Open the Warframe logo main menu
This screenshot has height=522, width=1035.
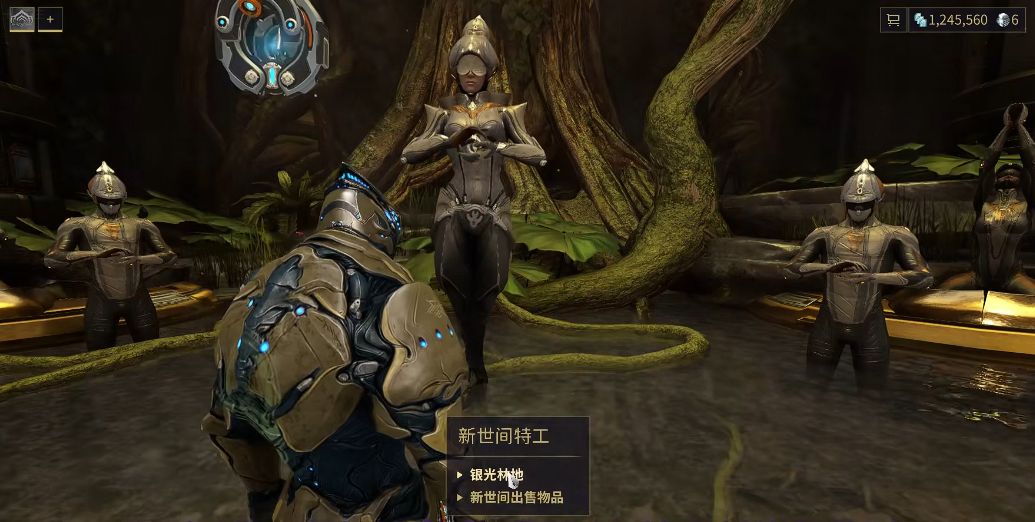pos(22,19)
